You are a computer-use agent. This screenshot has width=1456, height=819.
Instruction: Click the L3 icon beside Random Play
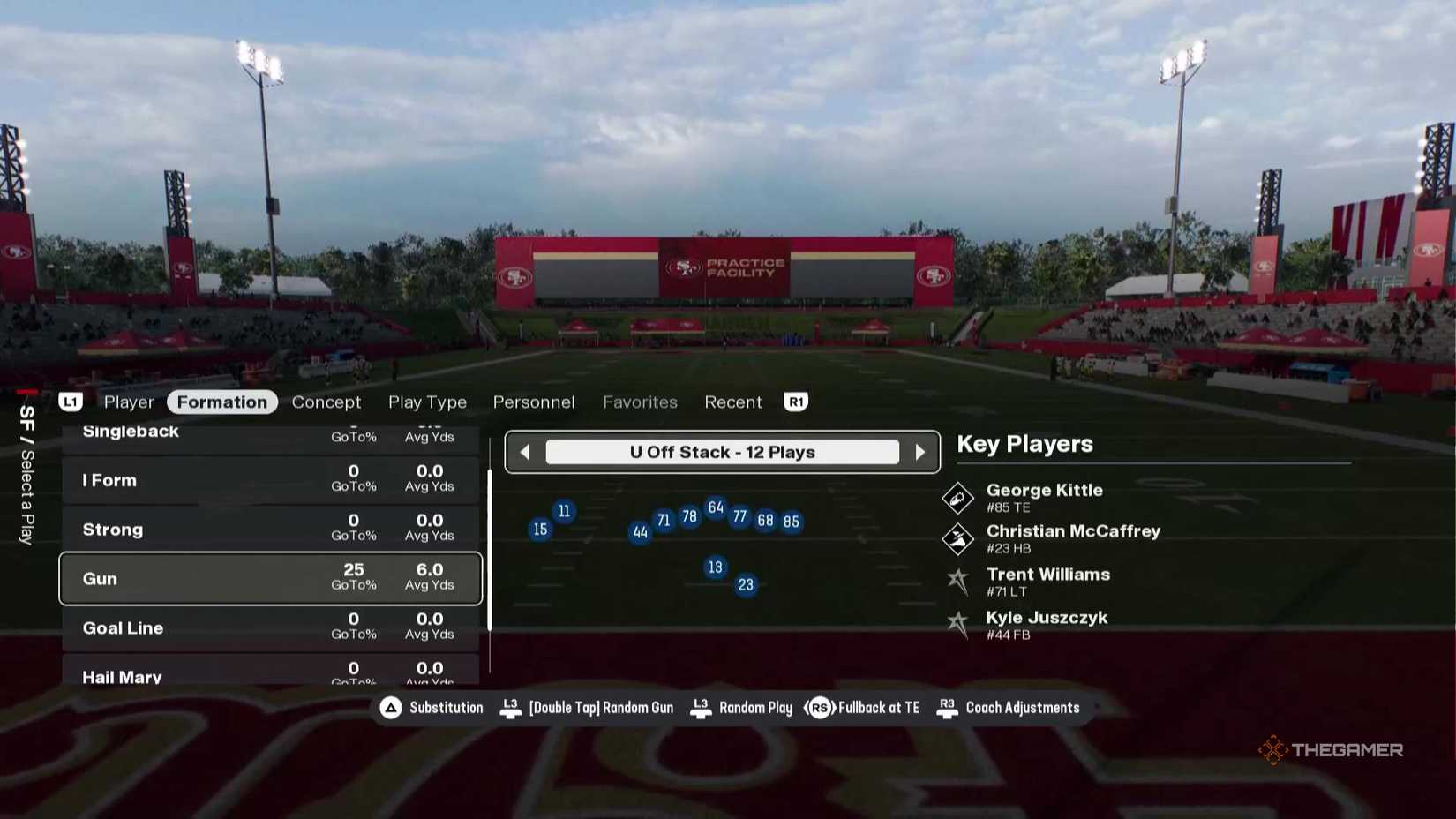pos(700,707)
